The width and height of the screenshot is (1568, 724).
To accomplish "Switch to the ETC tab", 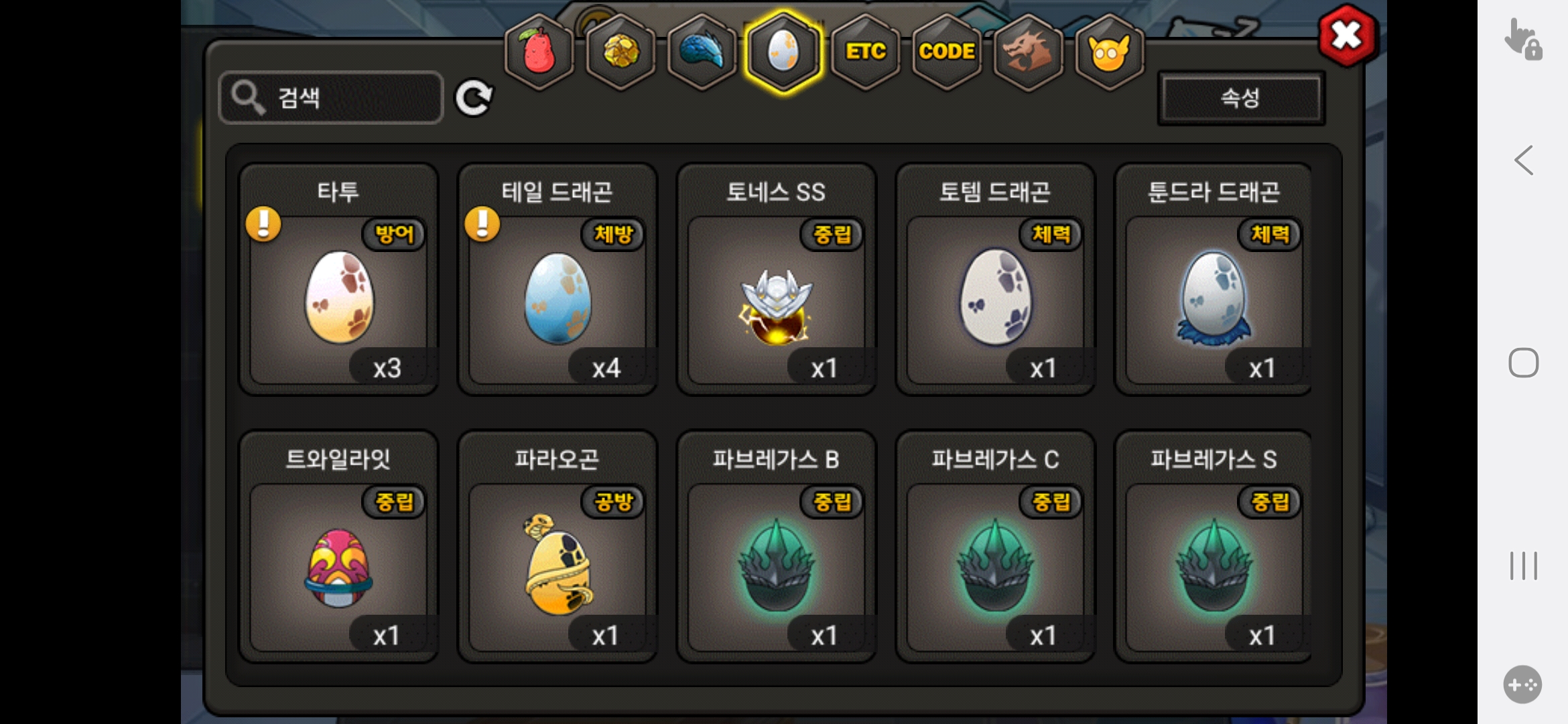I will tap(865, 52).
